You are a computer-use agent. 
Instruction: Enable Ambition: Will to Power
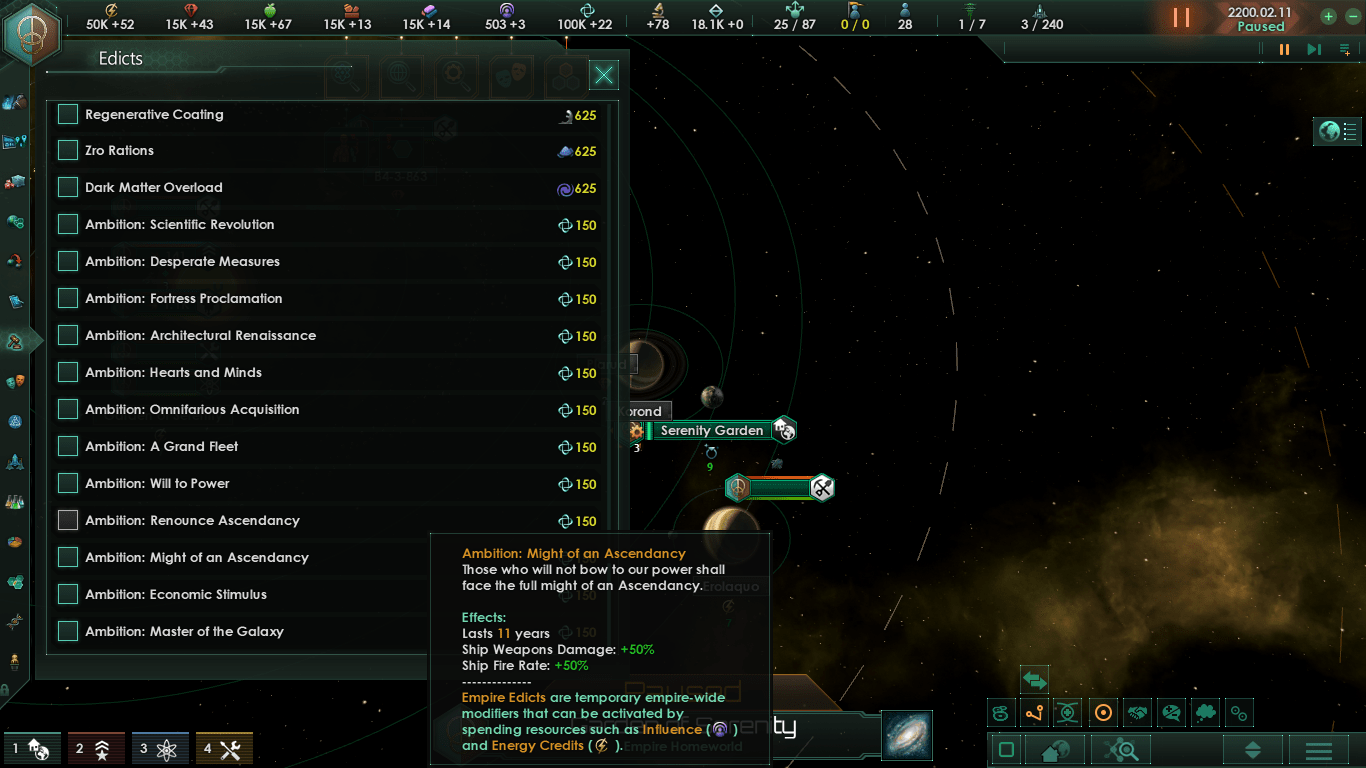[68, 484]
